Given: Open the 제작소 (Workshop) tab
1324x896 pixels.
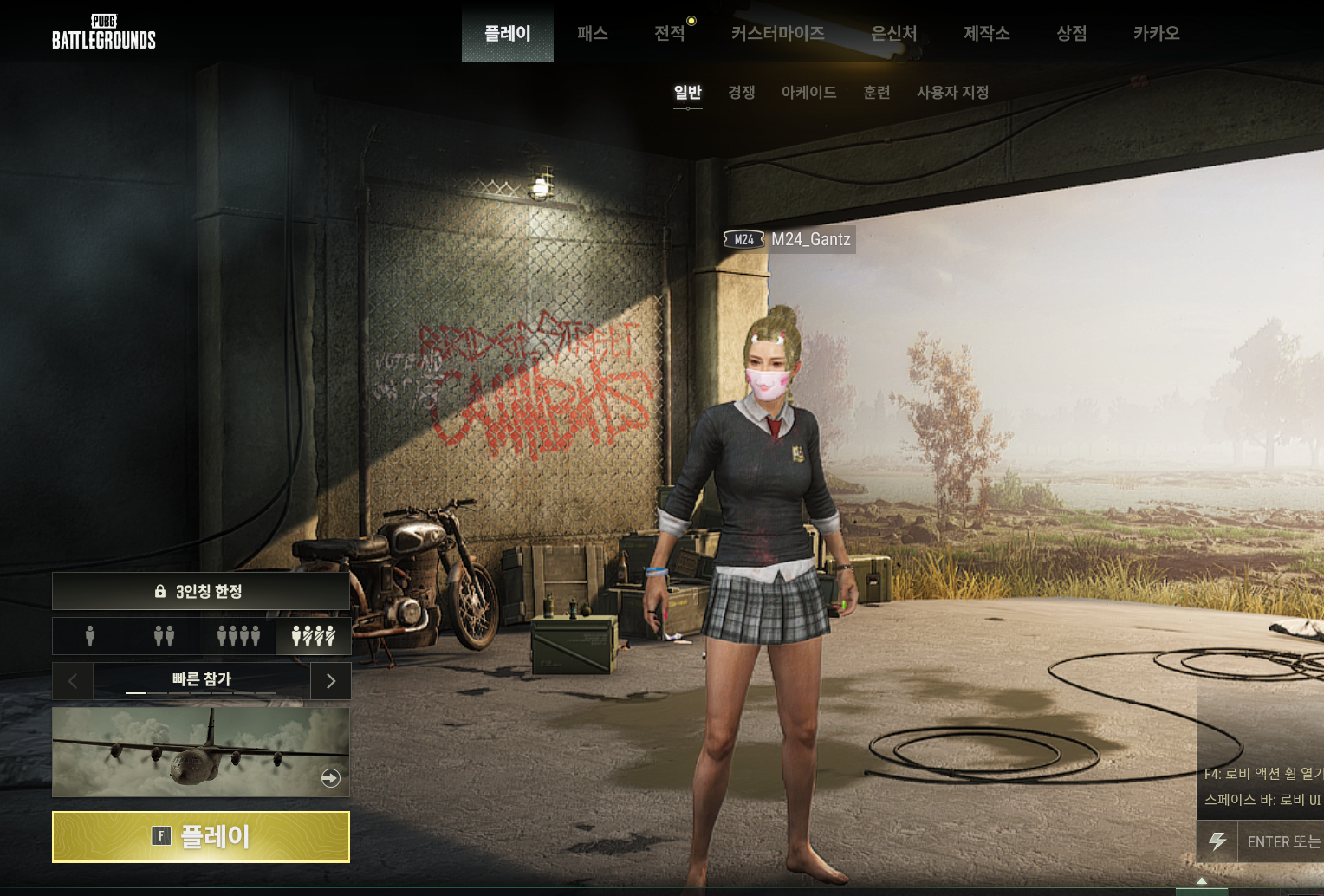Looking at the screenshot, I should pyautogui.click(x=986, y=33).
